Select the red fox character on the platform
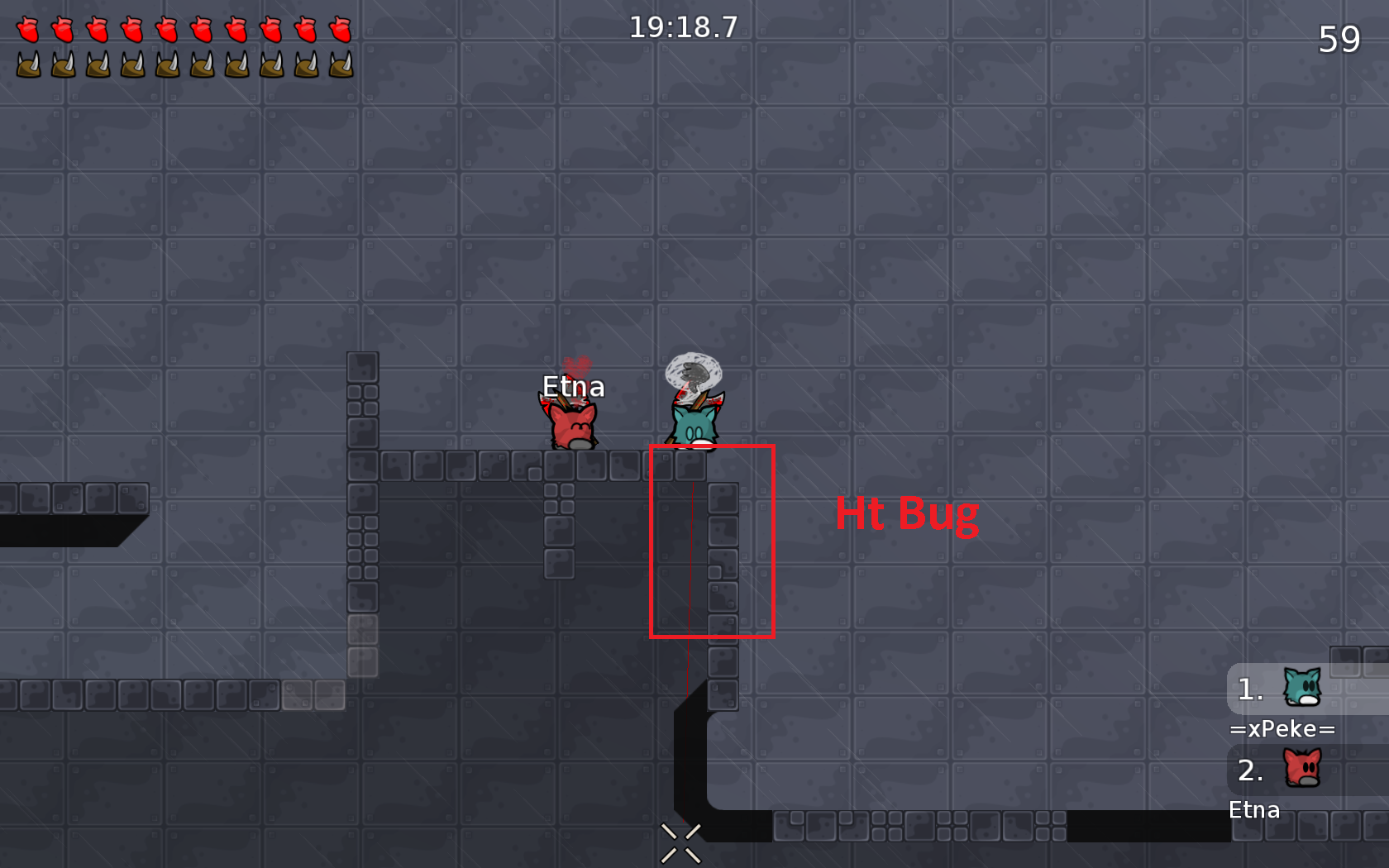 572,426
